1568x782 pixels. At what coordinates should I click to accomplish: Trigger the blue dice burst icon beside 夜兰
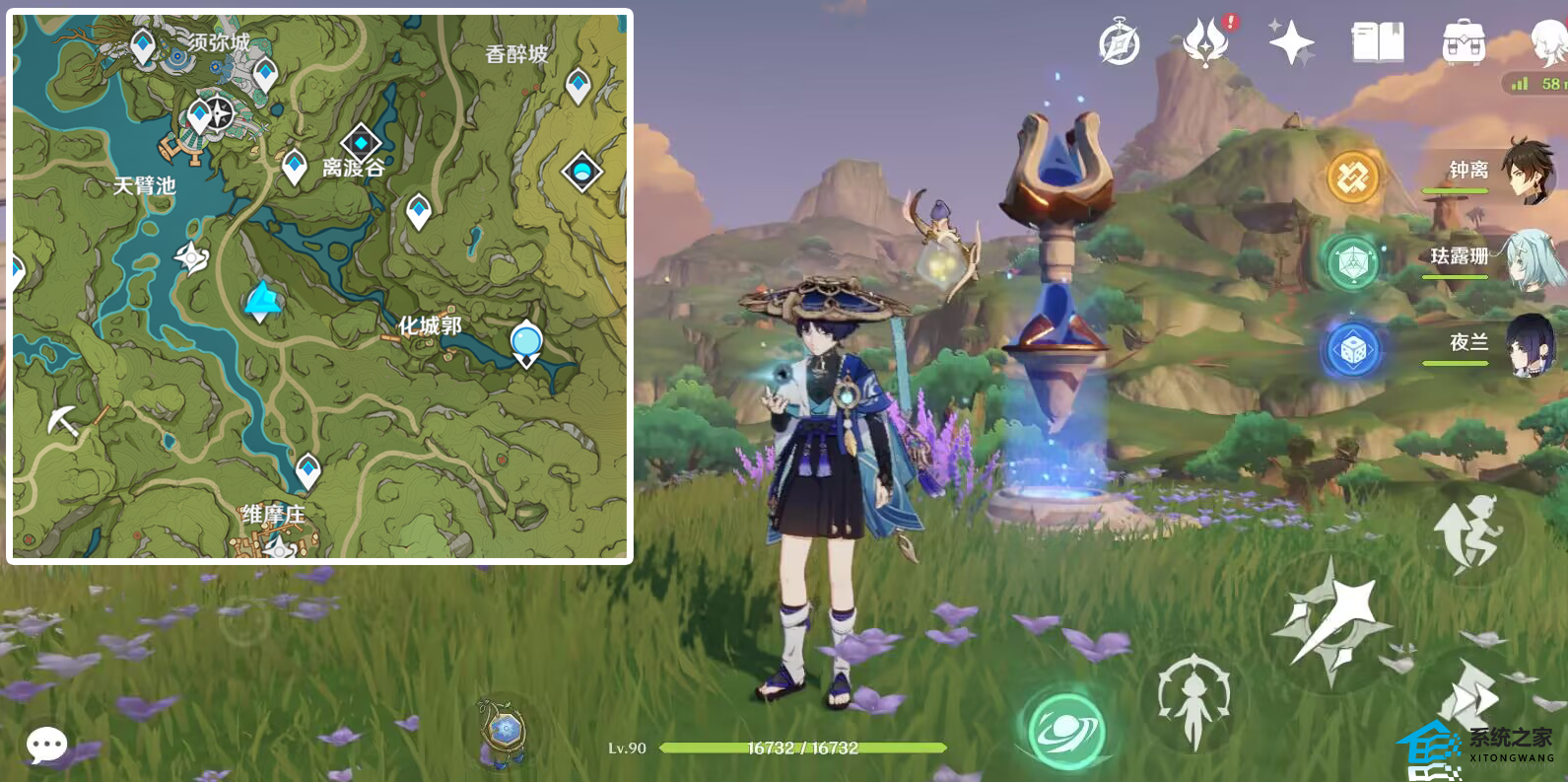[x=1352, y=350]
